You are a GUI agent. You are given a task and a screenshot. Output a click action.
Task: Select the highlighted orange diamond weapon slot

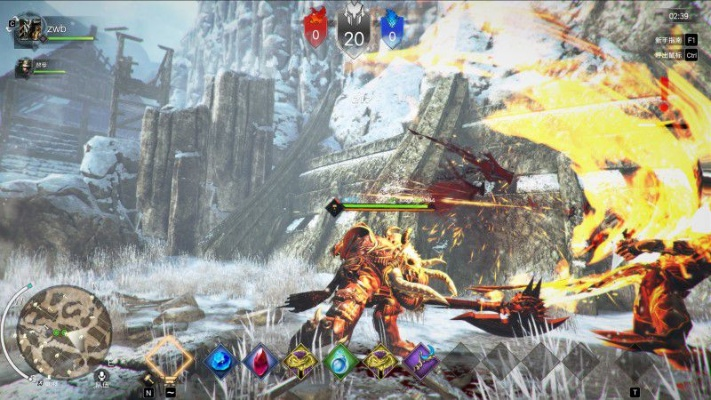click(168, 357)
